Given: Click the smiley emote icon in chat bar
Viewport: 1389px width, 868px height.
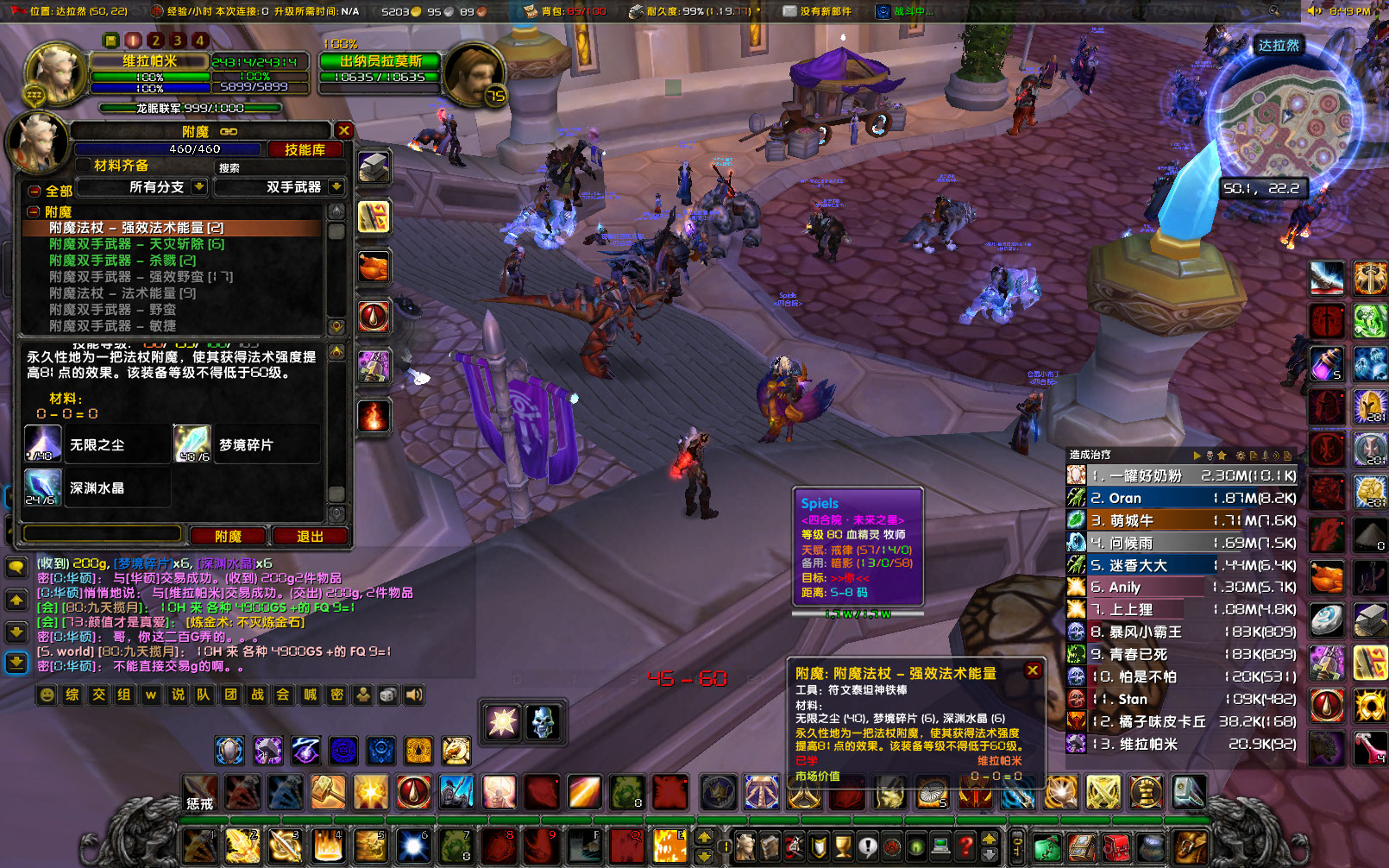Looking at the screenshot, I should 46,695.
